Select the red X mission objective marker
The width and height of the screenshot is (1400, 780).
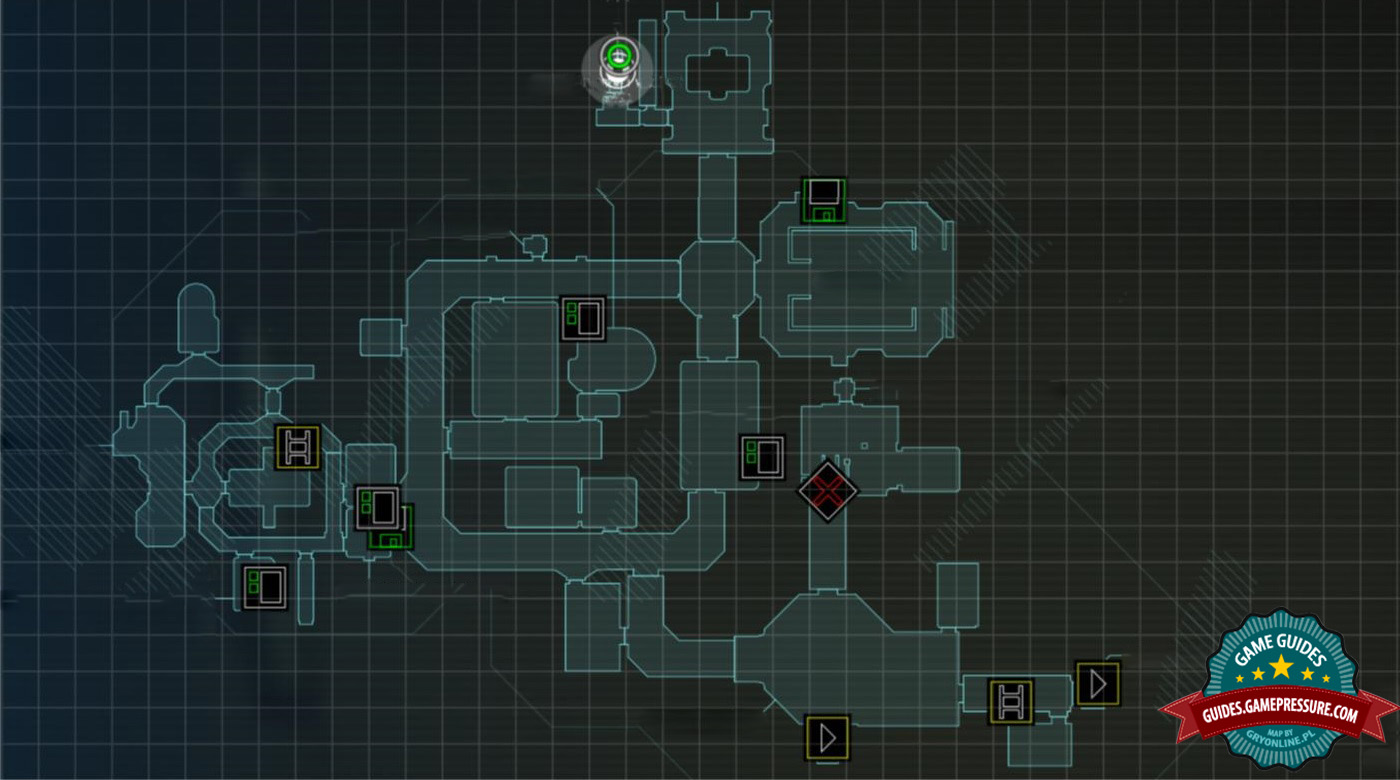(x=826, y=490)
